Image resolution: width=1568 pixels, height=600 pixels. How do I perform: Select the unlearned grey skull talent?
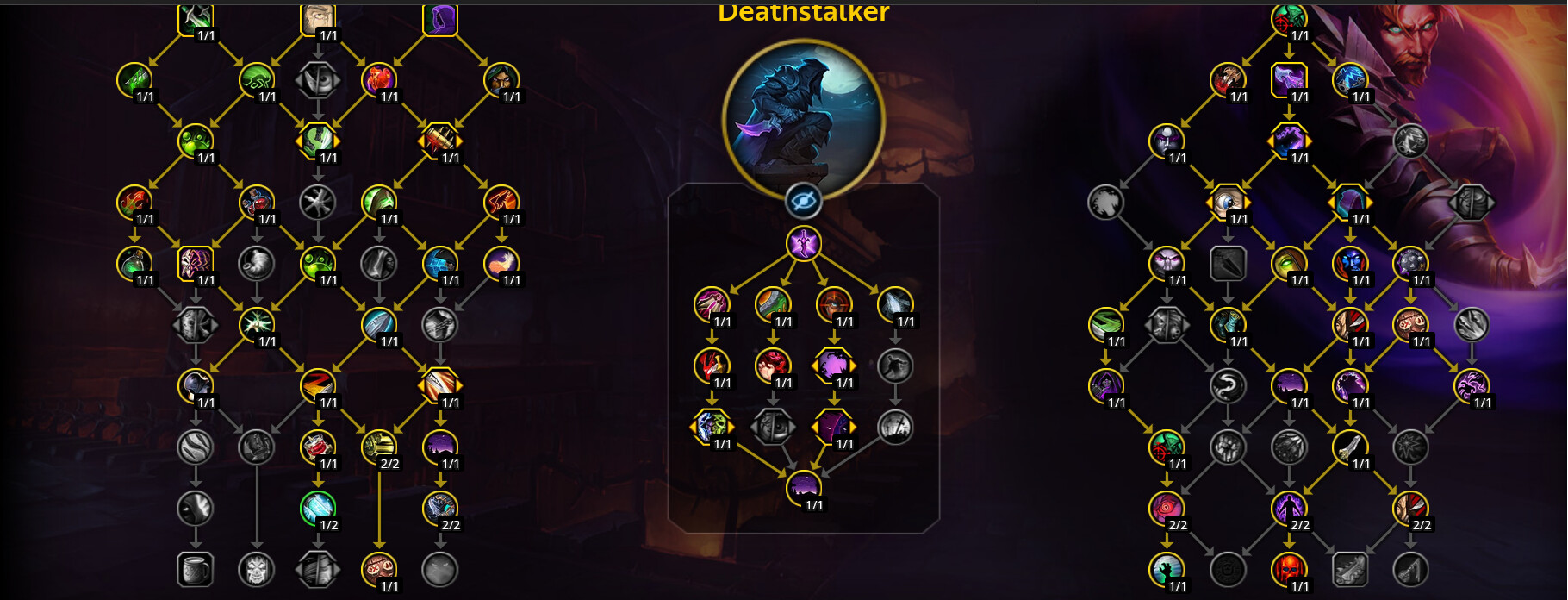pos(256,569)
